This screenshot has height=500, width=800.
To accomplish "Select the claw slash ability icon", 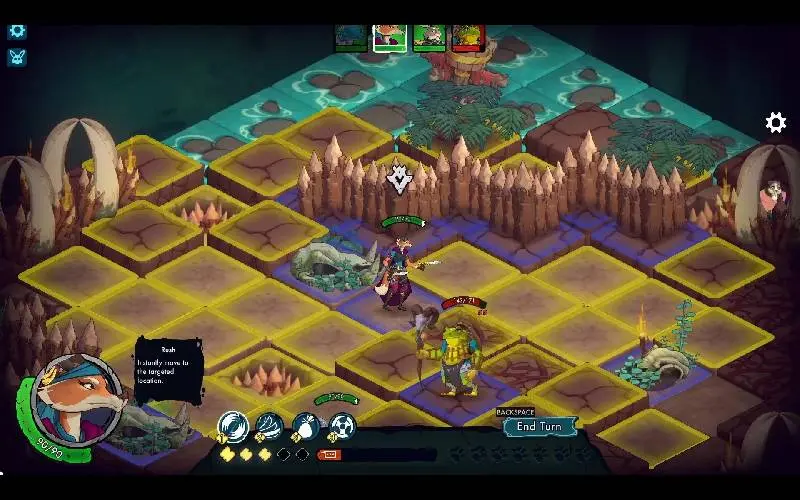I will [268, 426].
